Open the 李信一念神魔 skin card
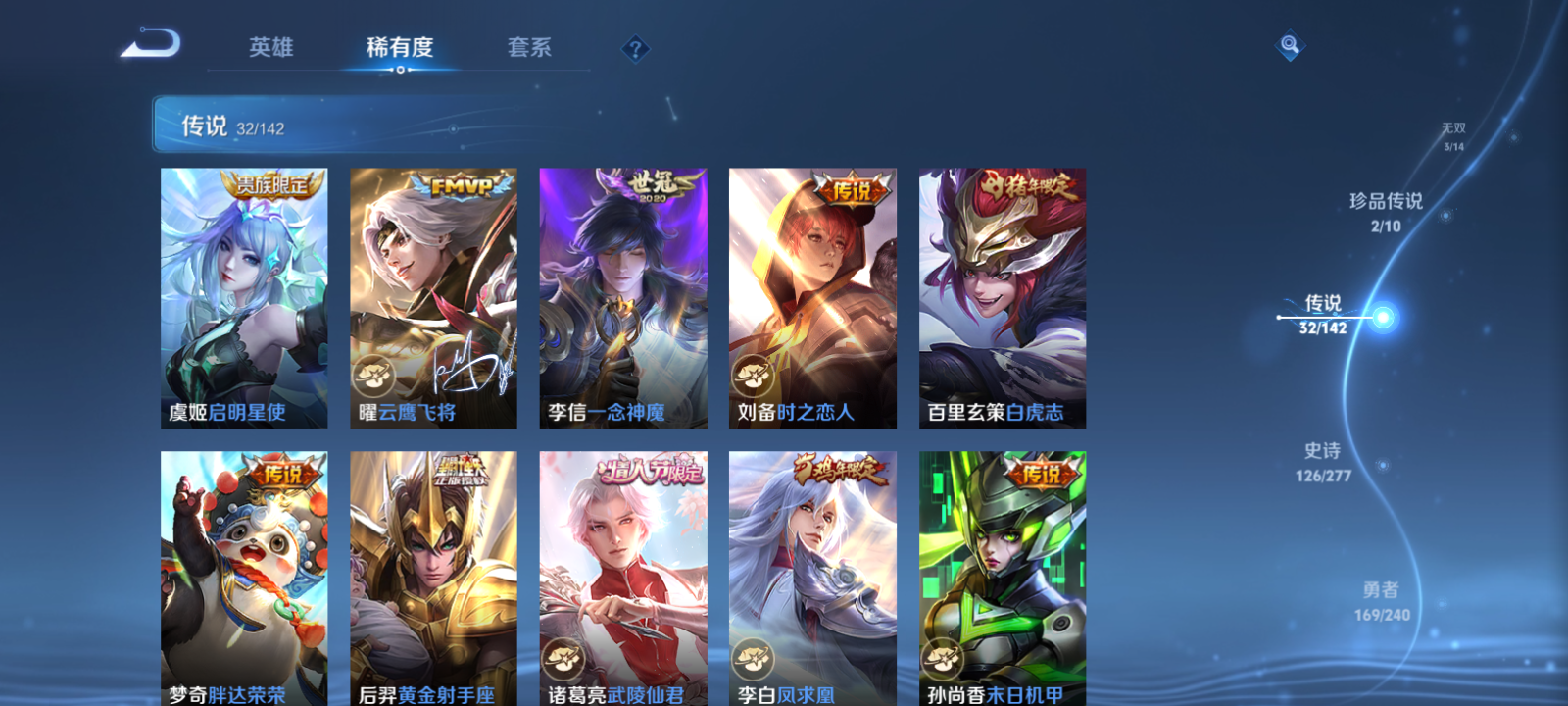 point(623,294)
